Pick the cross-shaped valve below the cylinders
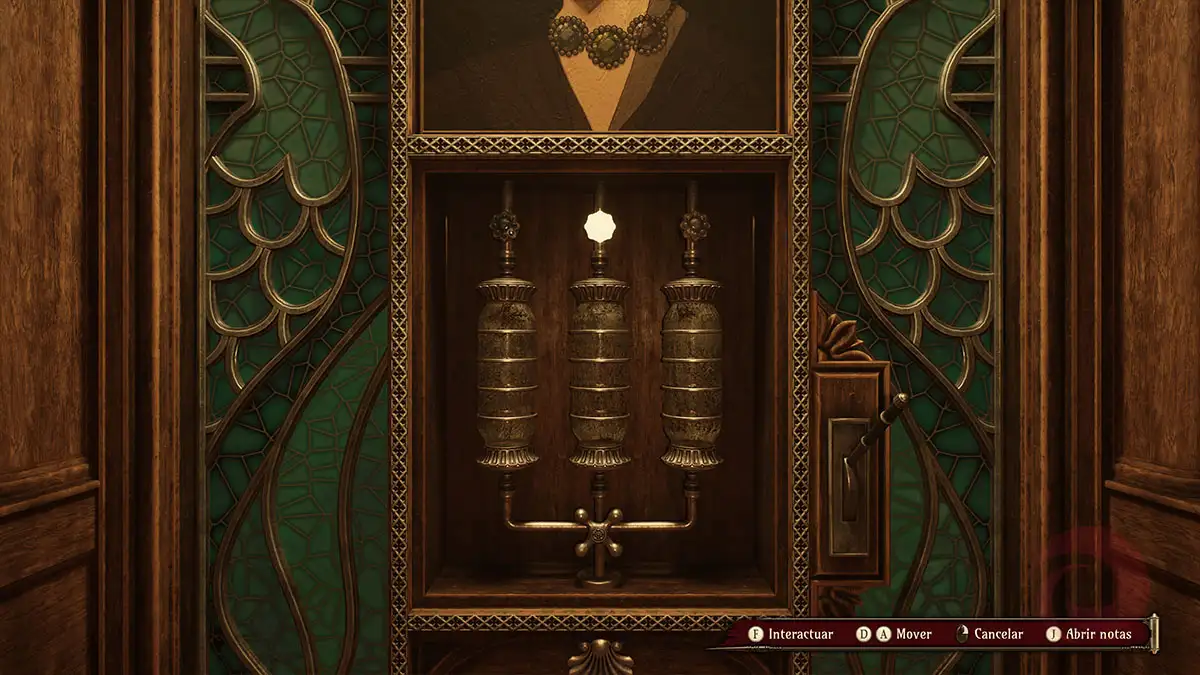Screen dimensions: 1200x675 pyautogui.click(x=598, y=533)
